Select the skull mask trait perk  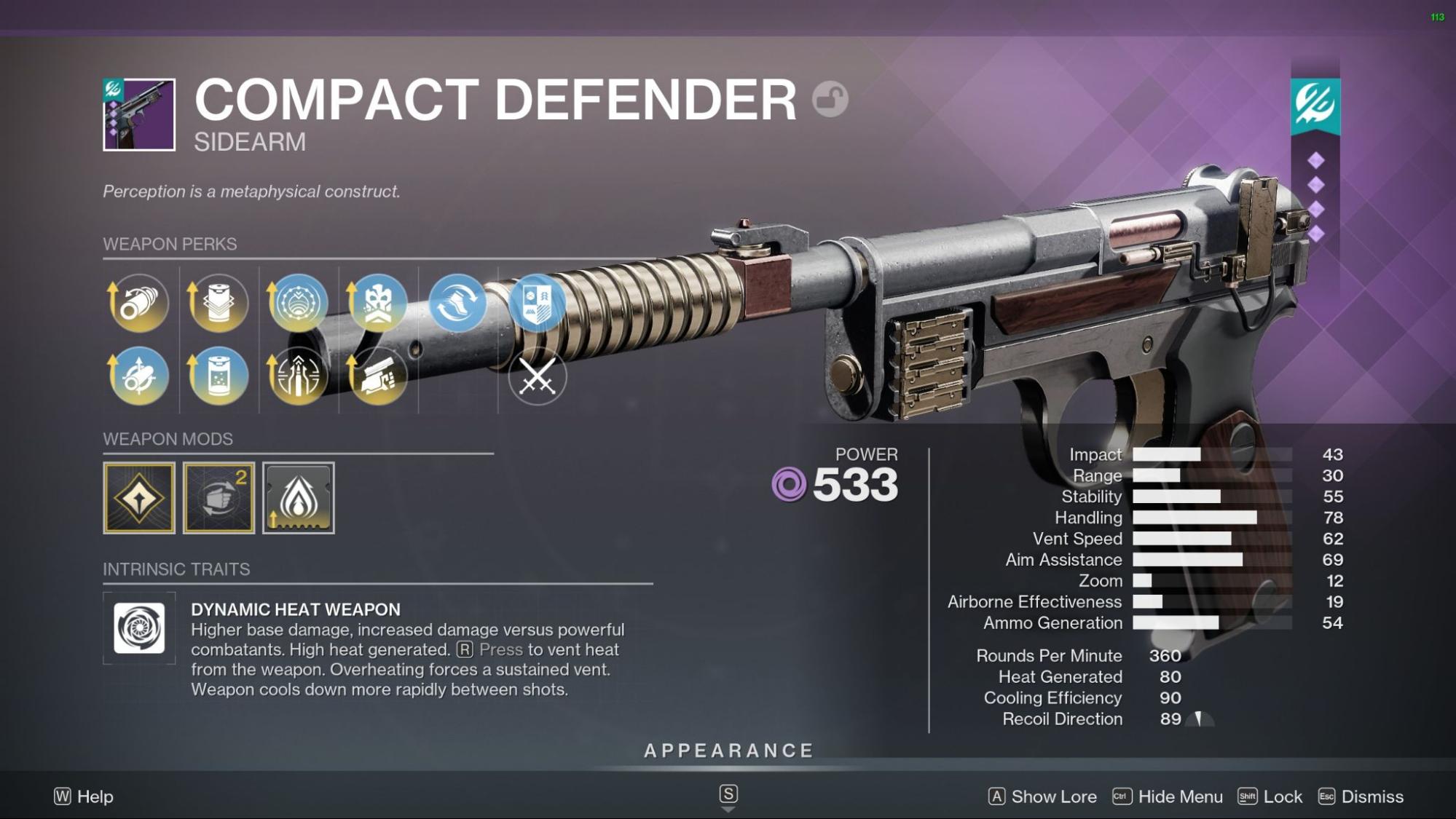(378, 303)
